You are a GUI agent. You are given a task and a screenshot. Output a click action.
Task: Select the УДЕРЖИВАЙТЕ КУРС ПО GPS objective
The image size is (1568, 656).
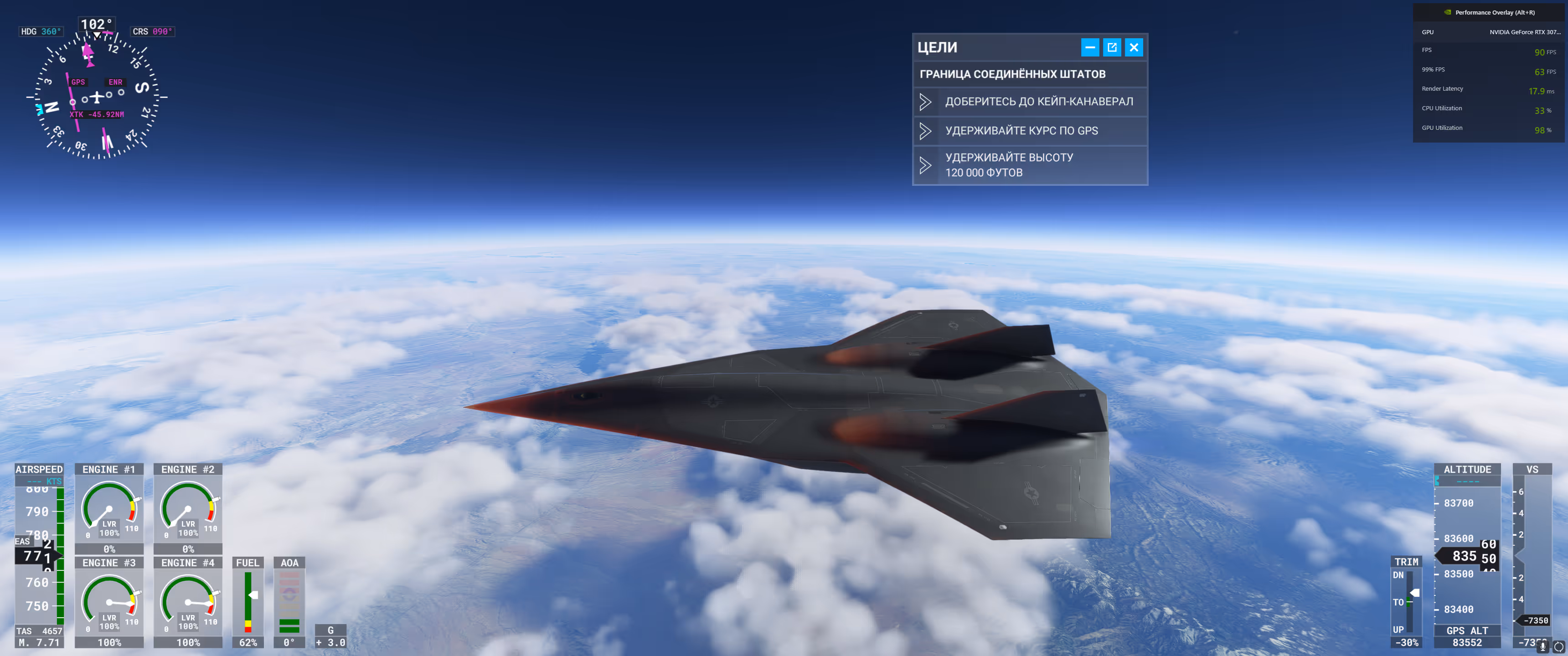(1021, 131)
